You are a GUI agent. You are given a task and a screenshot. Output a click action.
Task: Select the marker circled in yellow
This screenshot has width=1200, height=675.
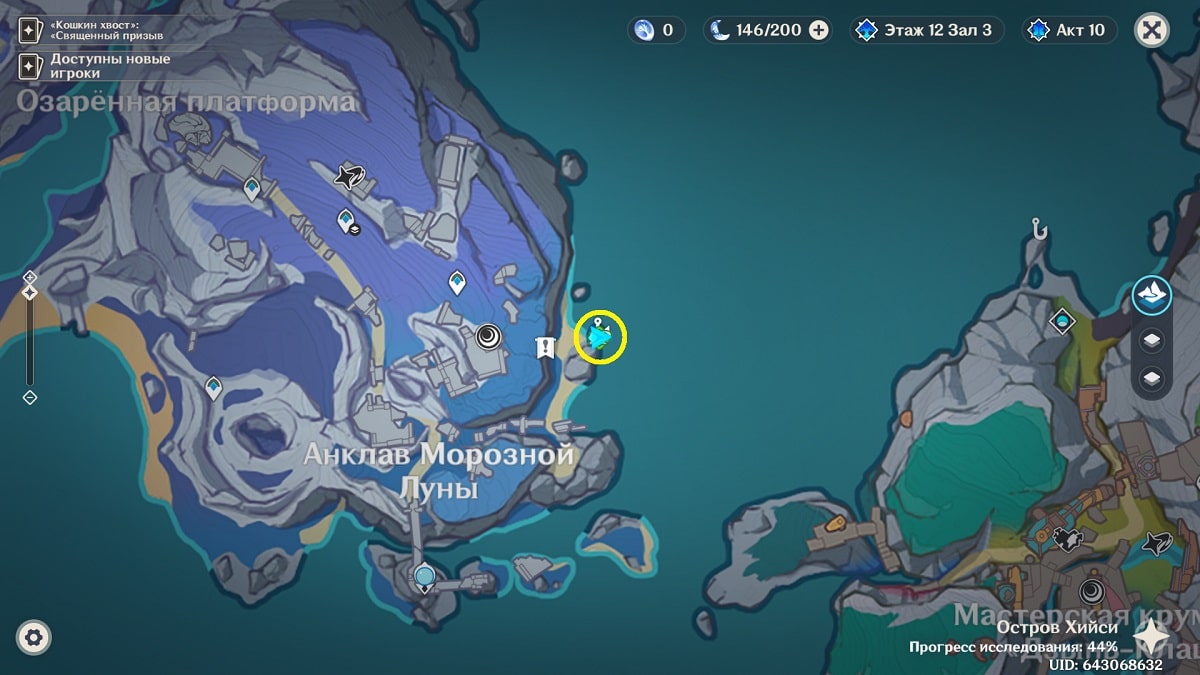(x=599, y=337)
